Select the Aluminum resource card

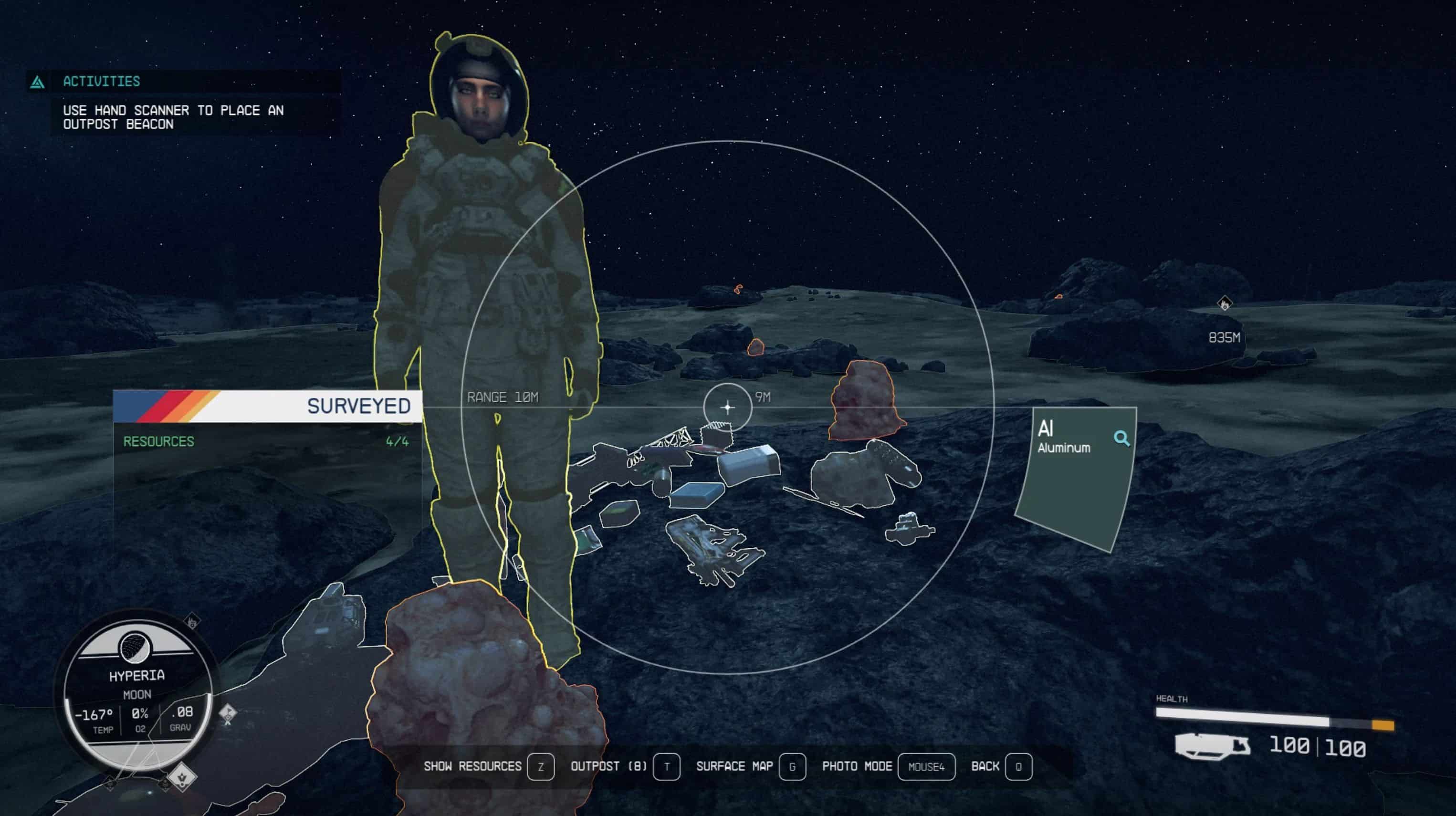coord(1074,481)
